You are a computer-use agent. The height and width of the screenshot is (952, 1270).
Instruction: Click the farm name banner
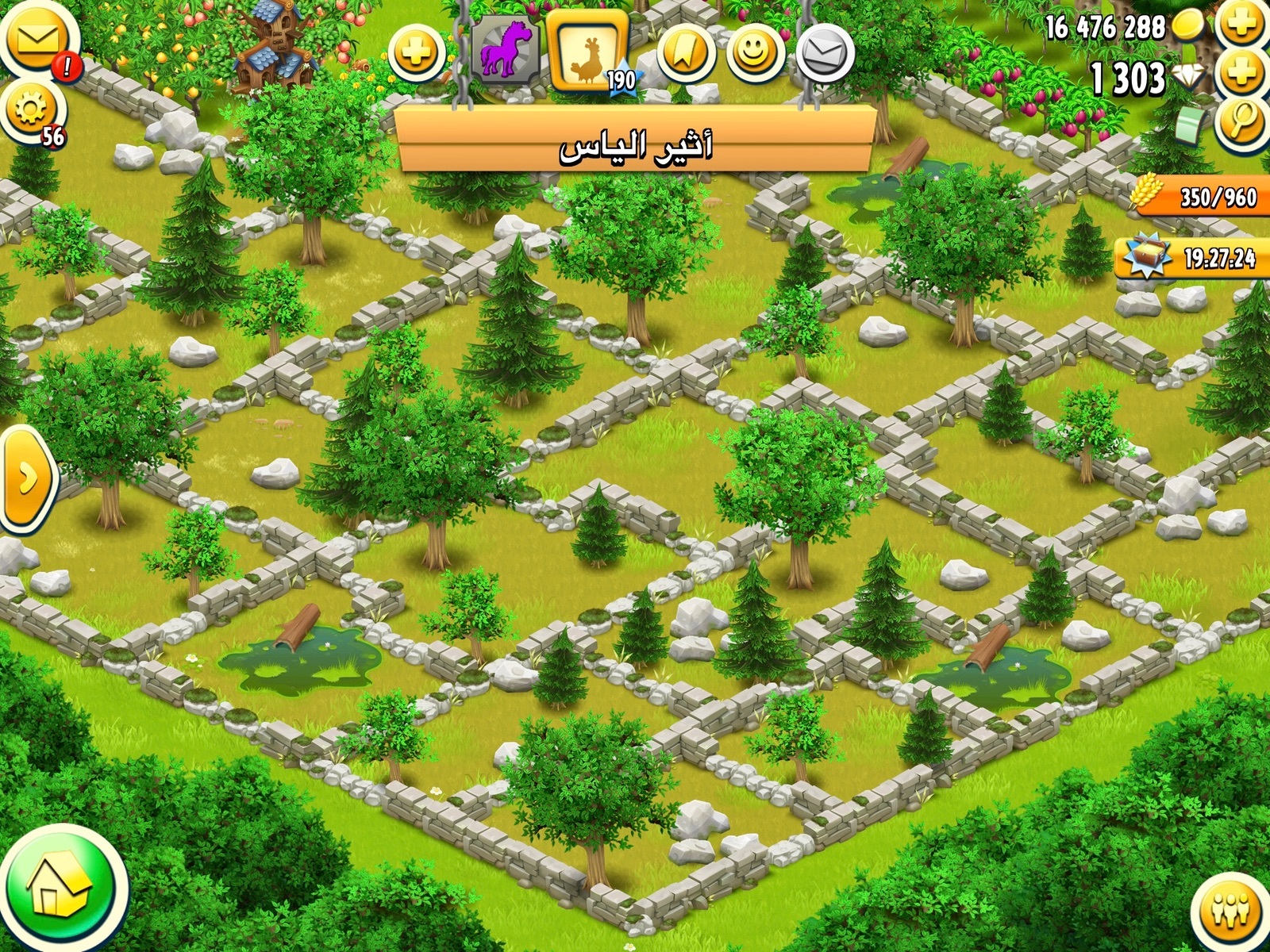(635, 146)
